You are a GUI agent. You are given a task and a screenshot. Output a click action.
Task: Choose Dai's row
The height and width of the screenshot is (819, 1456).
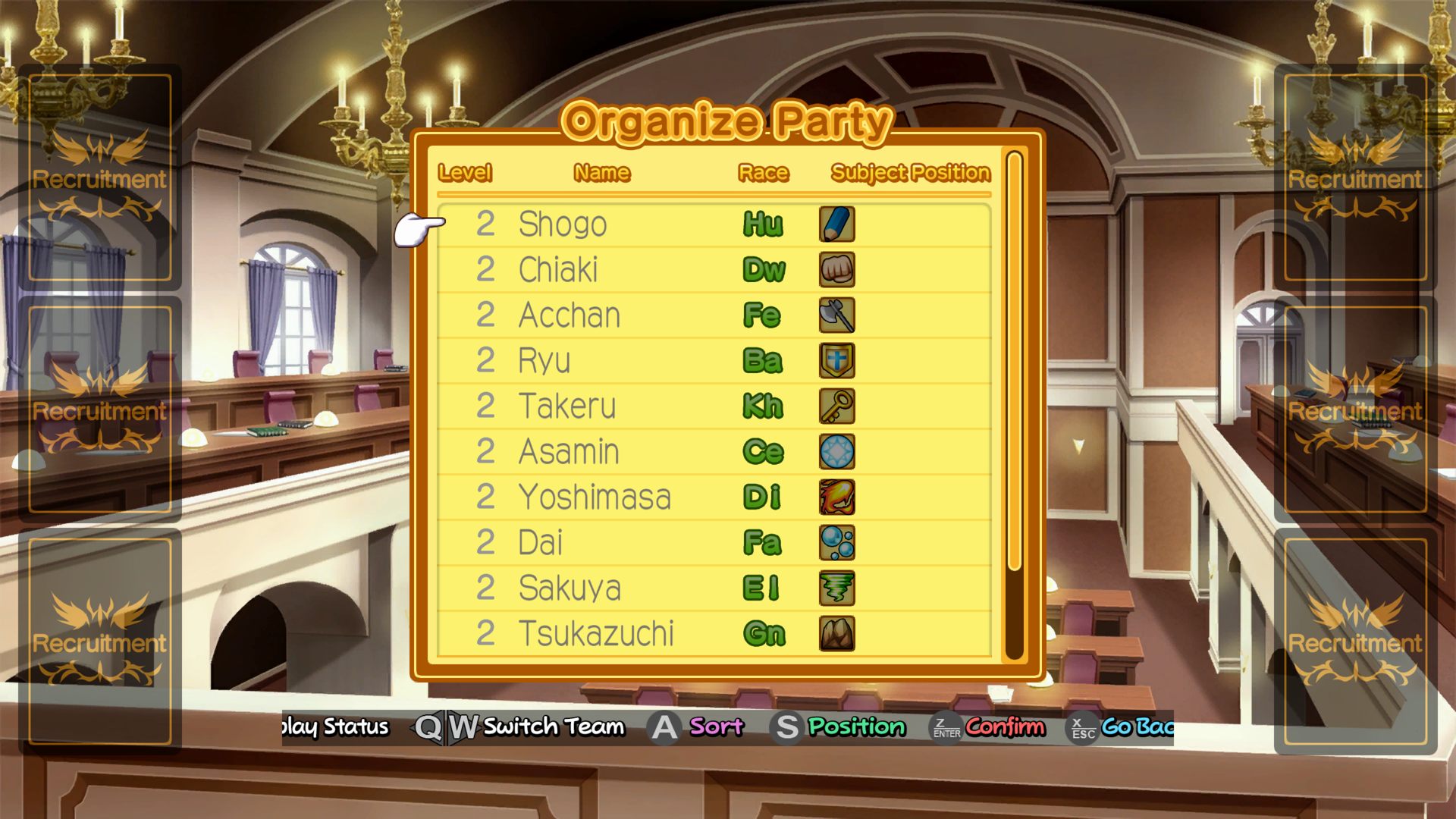coord(540,543)
